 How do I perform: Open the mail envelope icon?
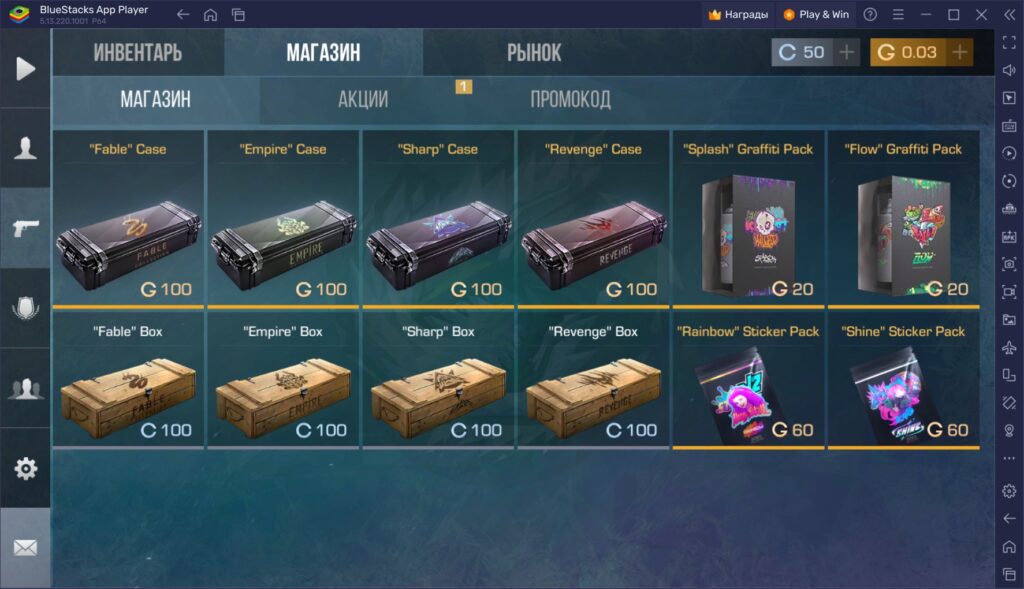tap(26, 548)
